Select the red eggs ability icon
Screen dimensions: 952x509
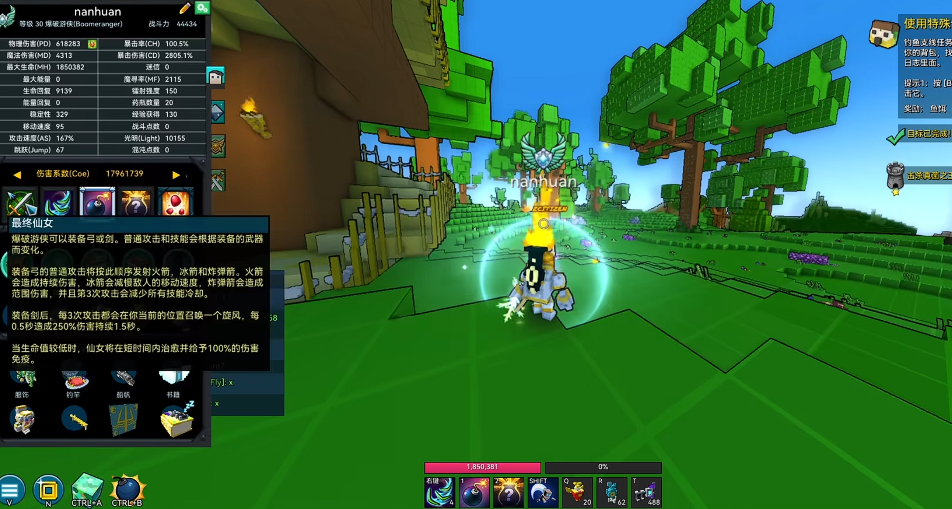176,203
